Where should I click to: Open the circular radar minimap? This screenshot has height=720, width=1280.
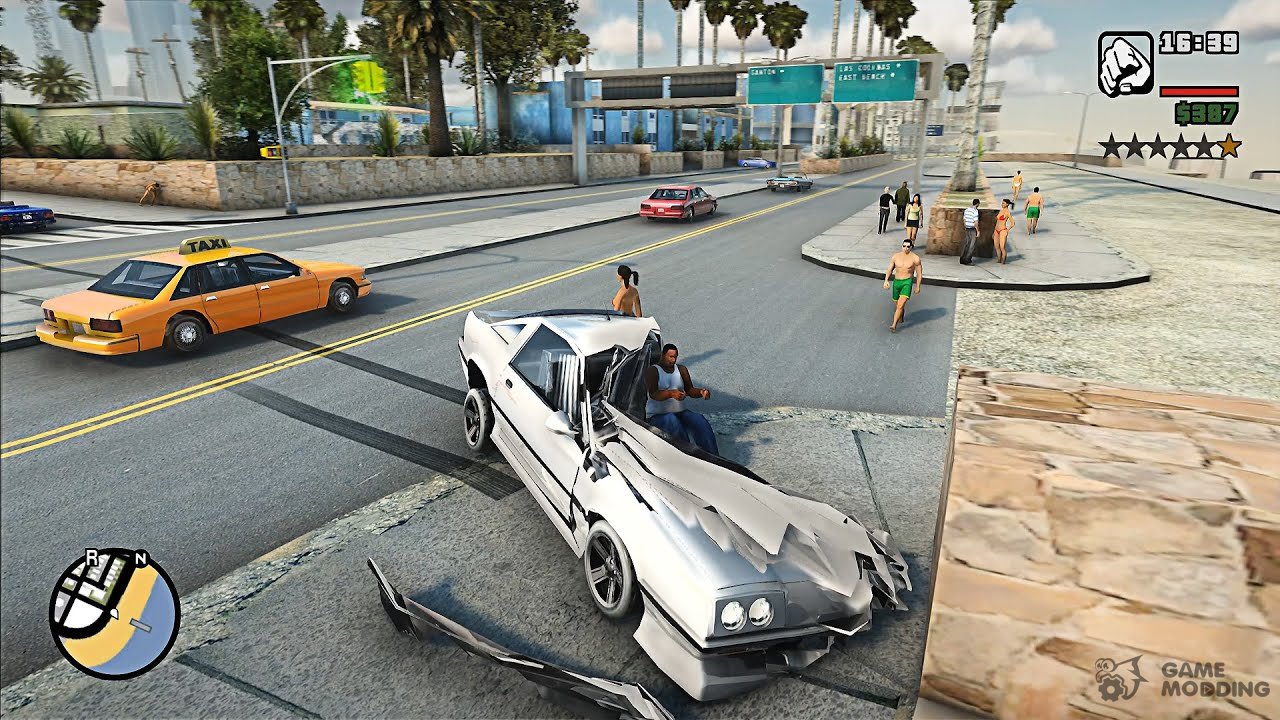114,614
